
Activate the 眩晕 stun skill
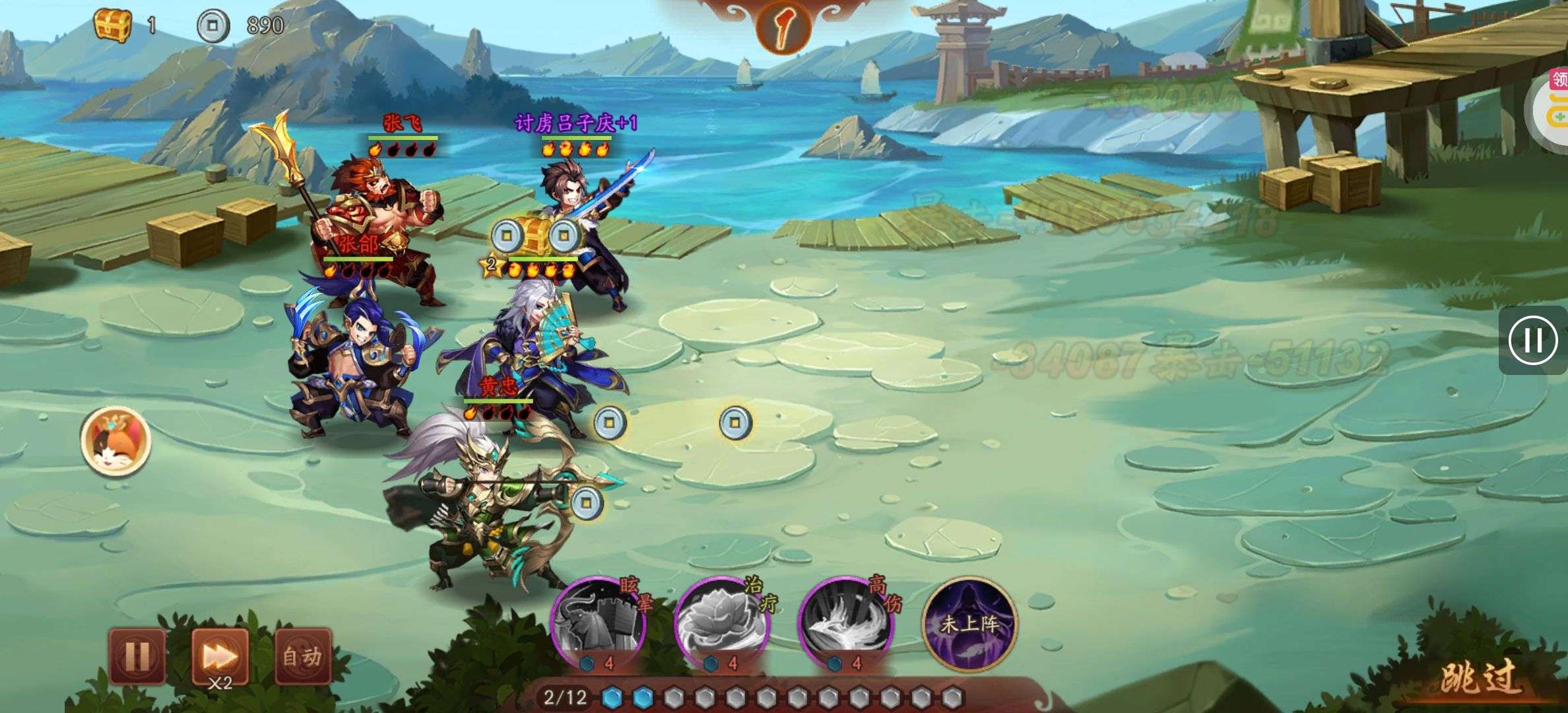(599, 623)
